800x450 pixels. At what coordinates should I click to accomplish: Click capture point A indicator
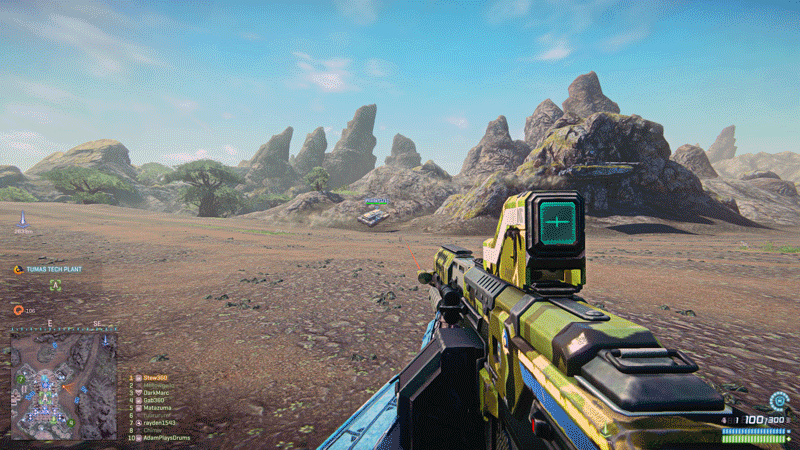(55, 285)
